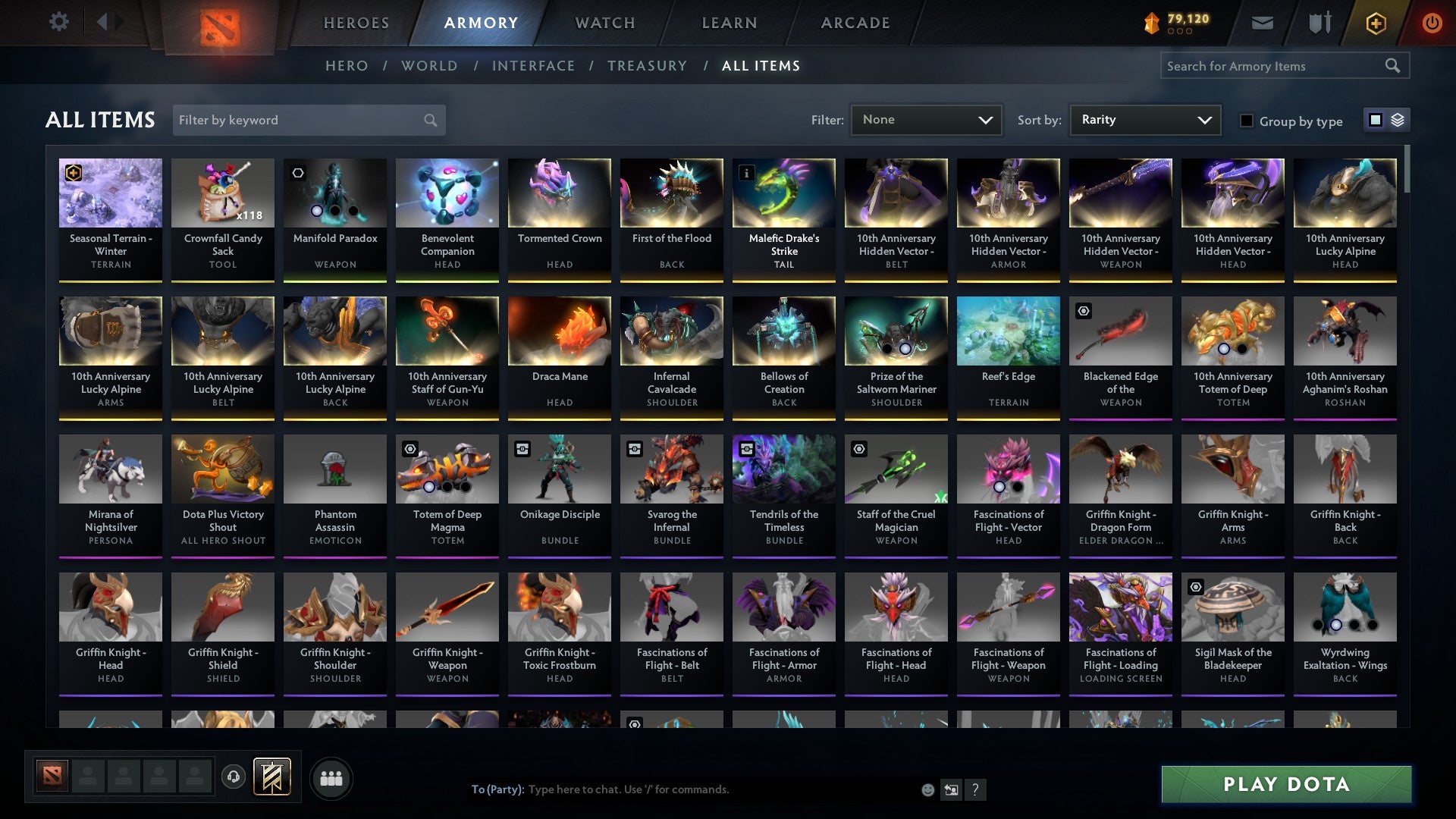The width and height of the screenshot is (1456, 819).
Task: Open Dota Plus subscription icon
Action: click(1377, 22)
